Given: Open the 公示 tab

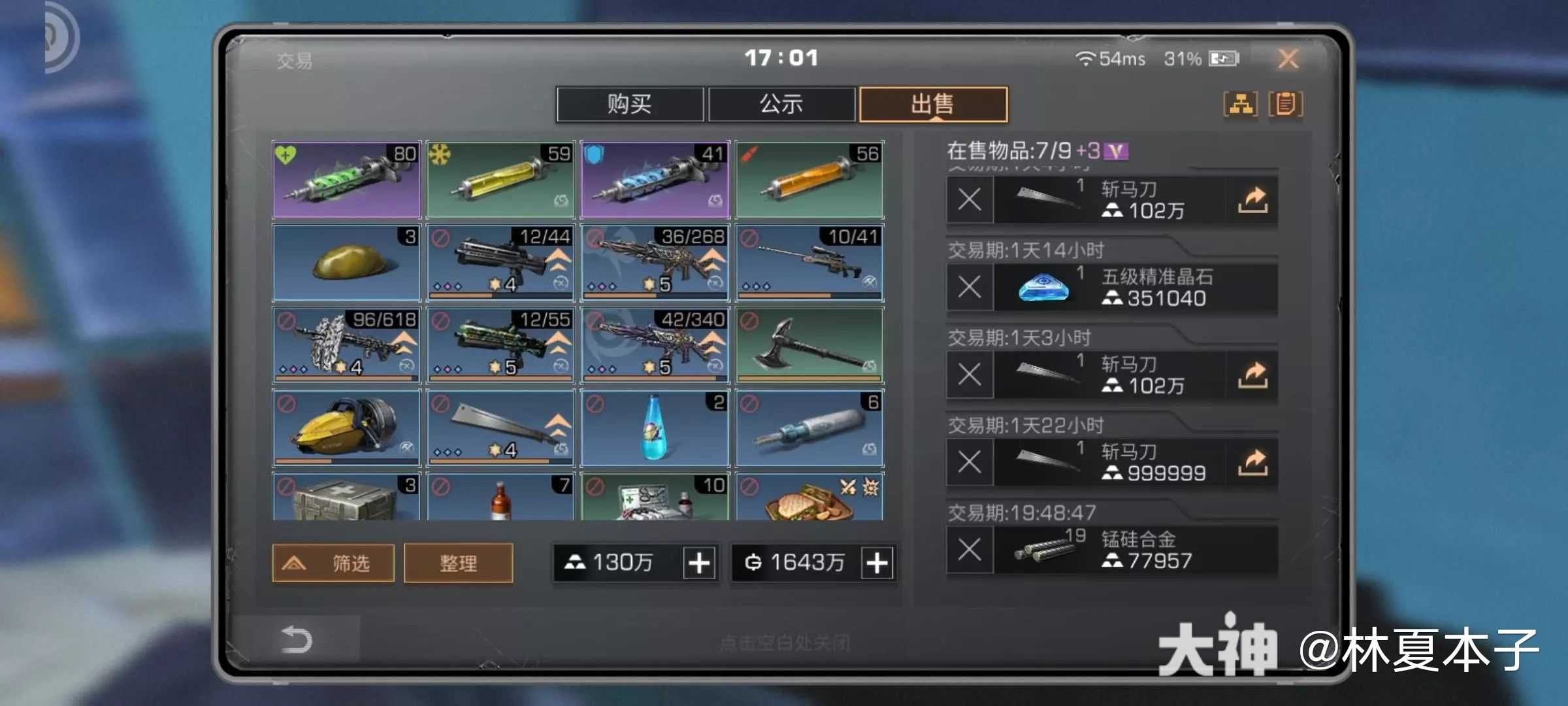Looking at the screenshot, I should pos(781,105).
